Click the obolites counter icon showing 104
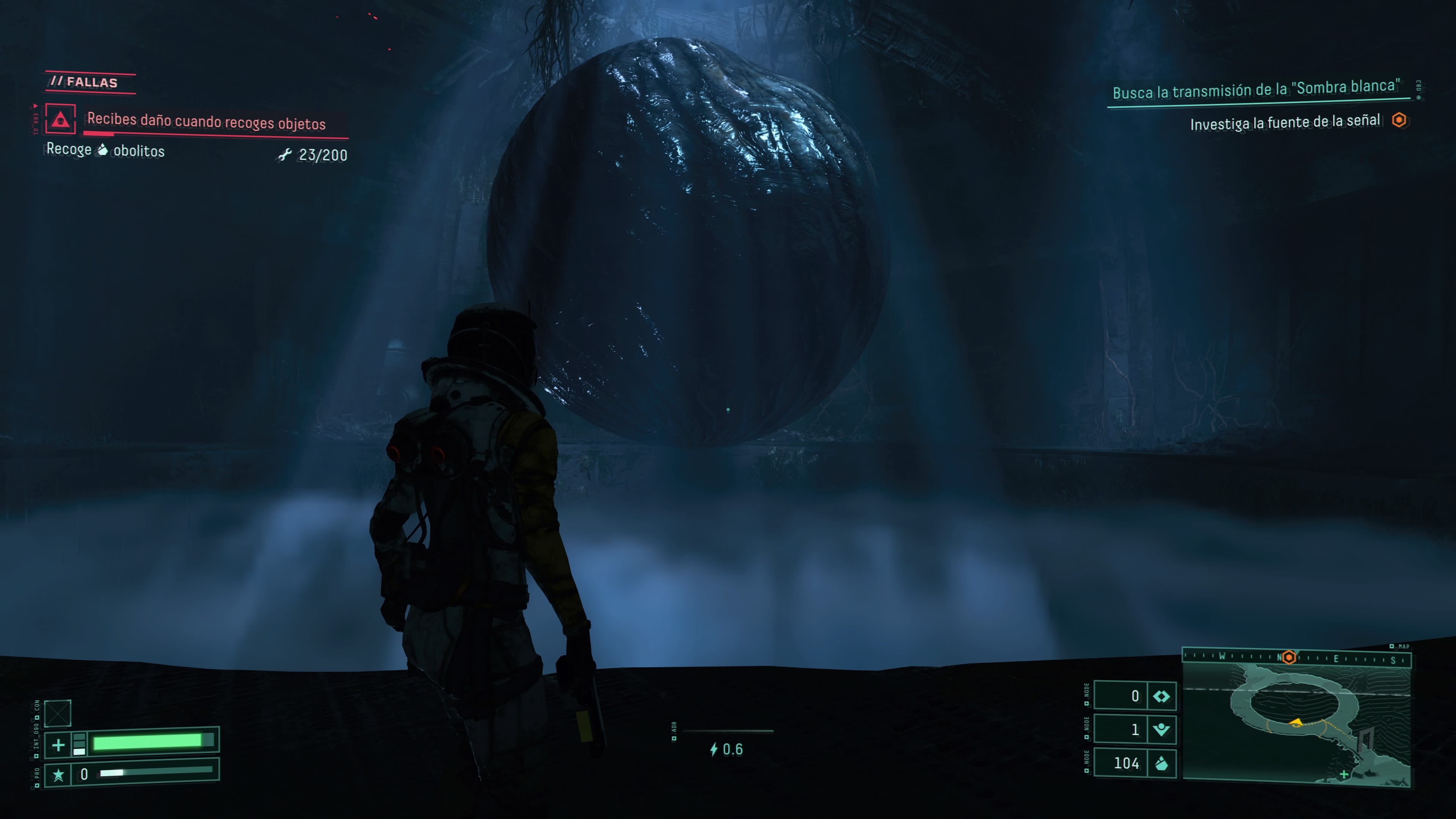The height and width of the screenshot is (819, 1456). (x=1161, y=764)
